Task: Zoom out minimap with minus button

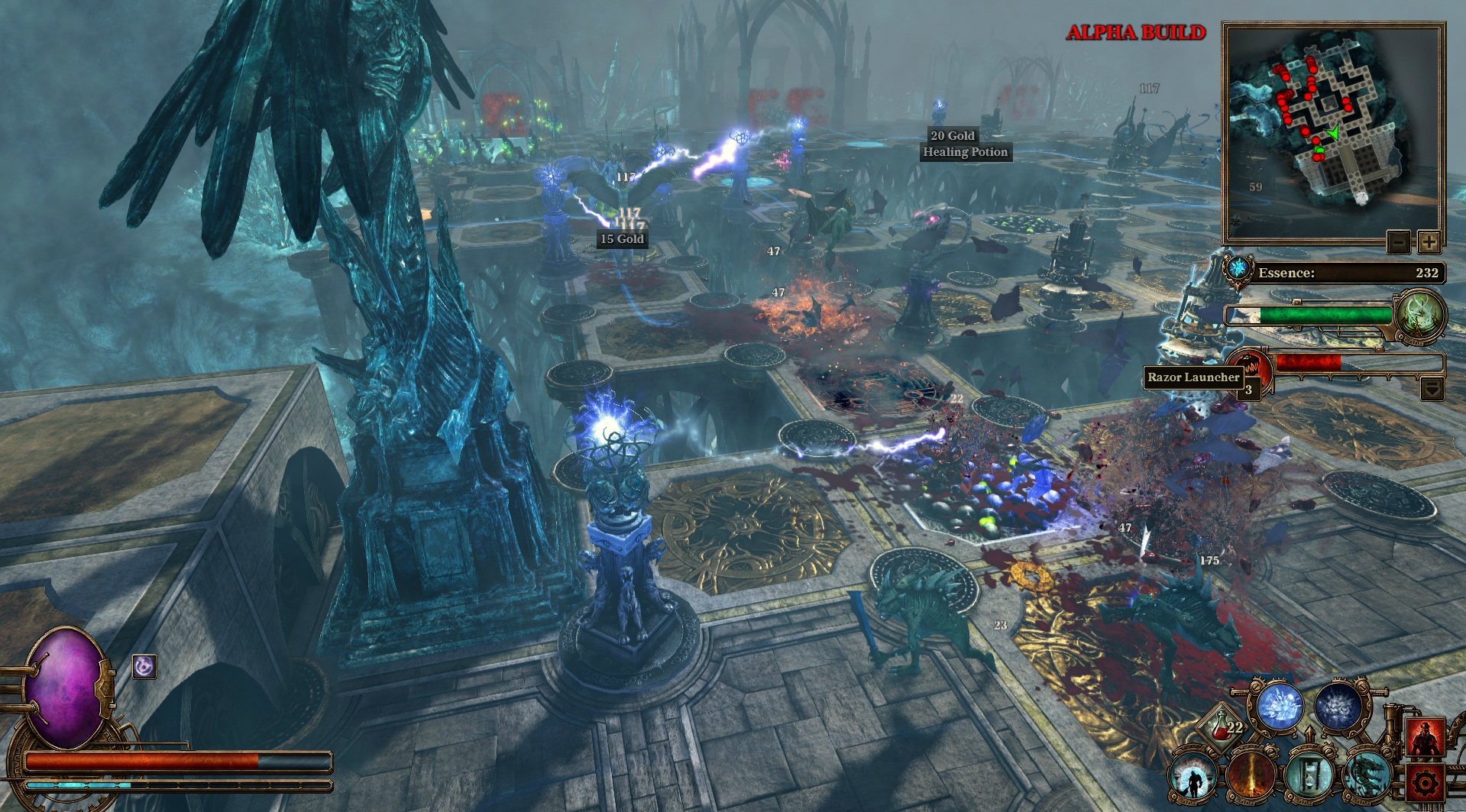Action: point(1397,242)
